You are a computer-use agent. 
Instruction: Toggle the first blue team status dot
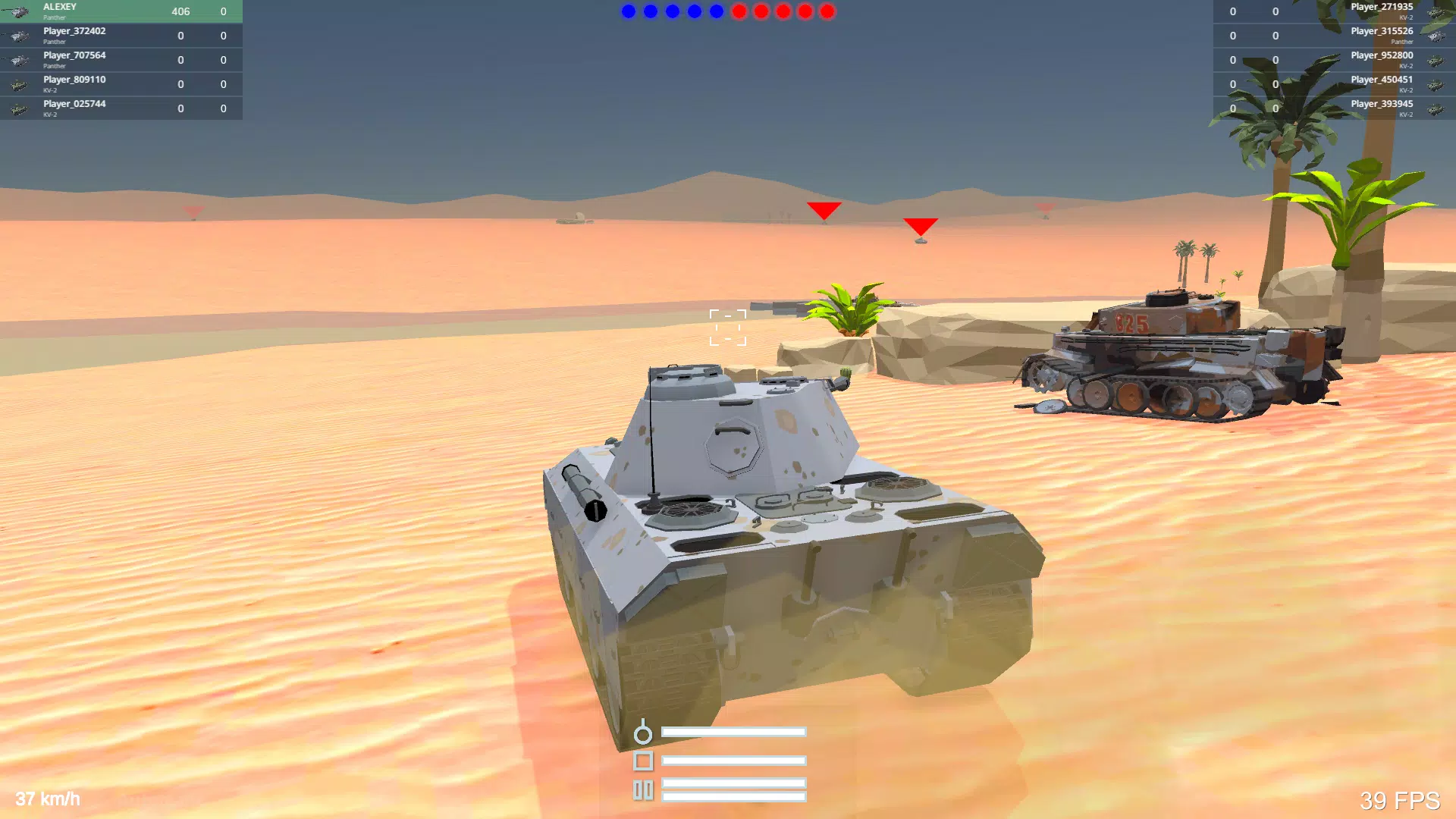pos(627,11)
